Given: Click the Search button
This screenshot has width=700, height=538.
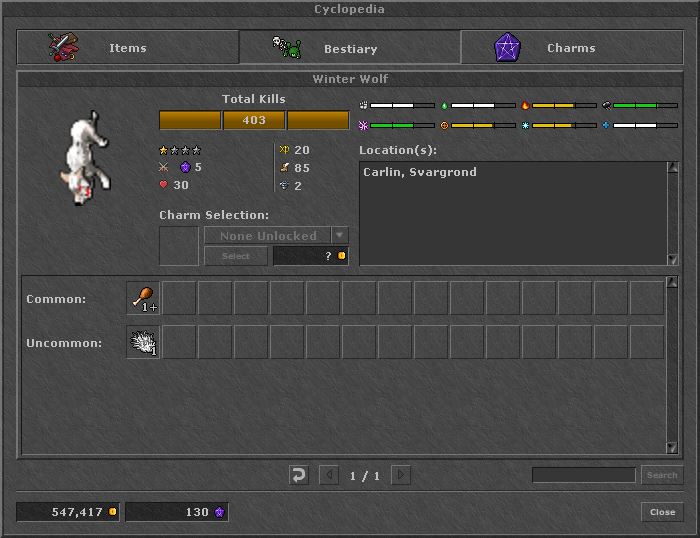Looking at the screenshot, I should [x=662, y=475].
